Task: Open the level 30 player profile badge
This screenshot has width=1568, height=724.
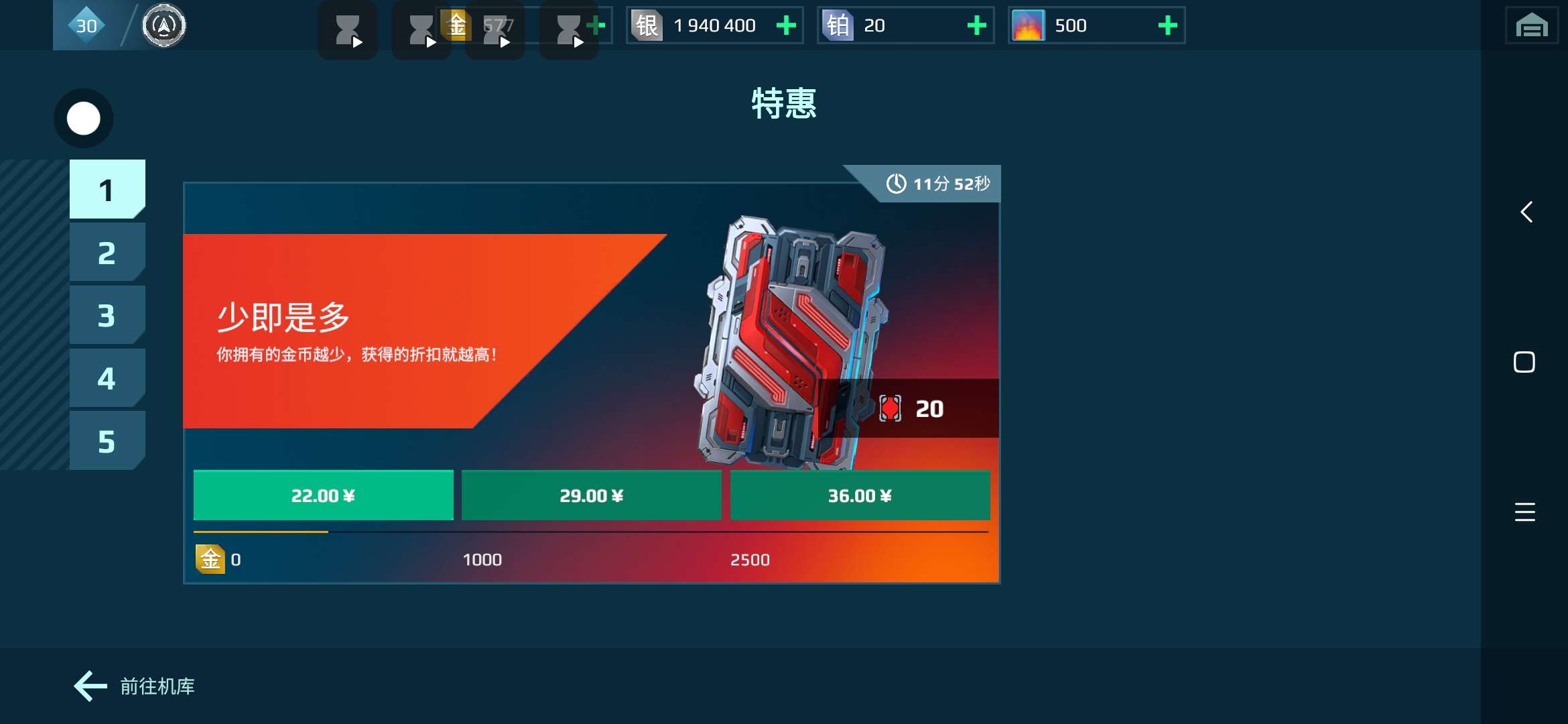Action: [86, 26]
